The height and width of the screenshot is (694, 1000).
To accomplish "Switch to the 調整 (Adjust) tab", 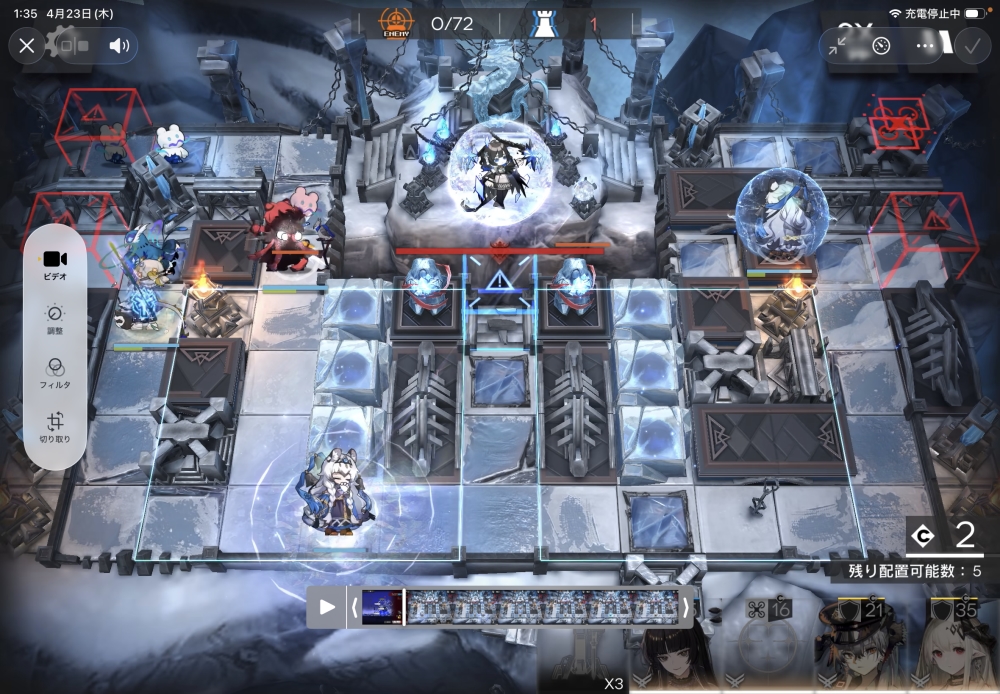I will [x=55, y=319].
